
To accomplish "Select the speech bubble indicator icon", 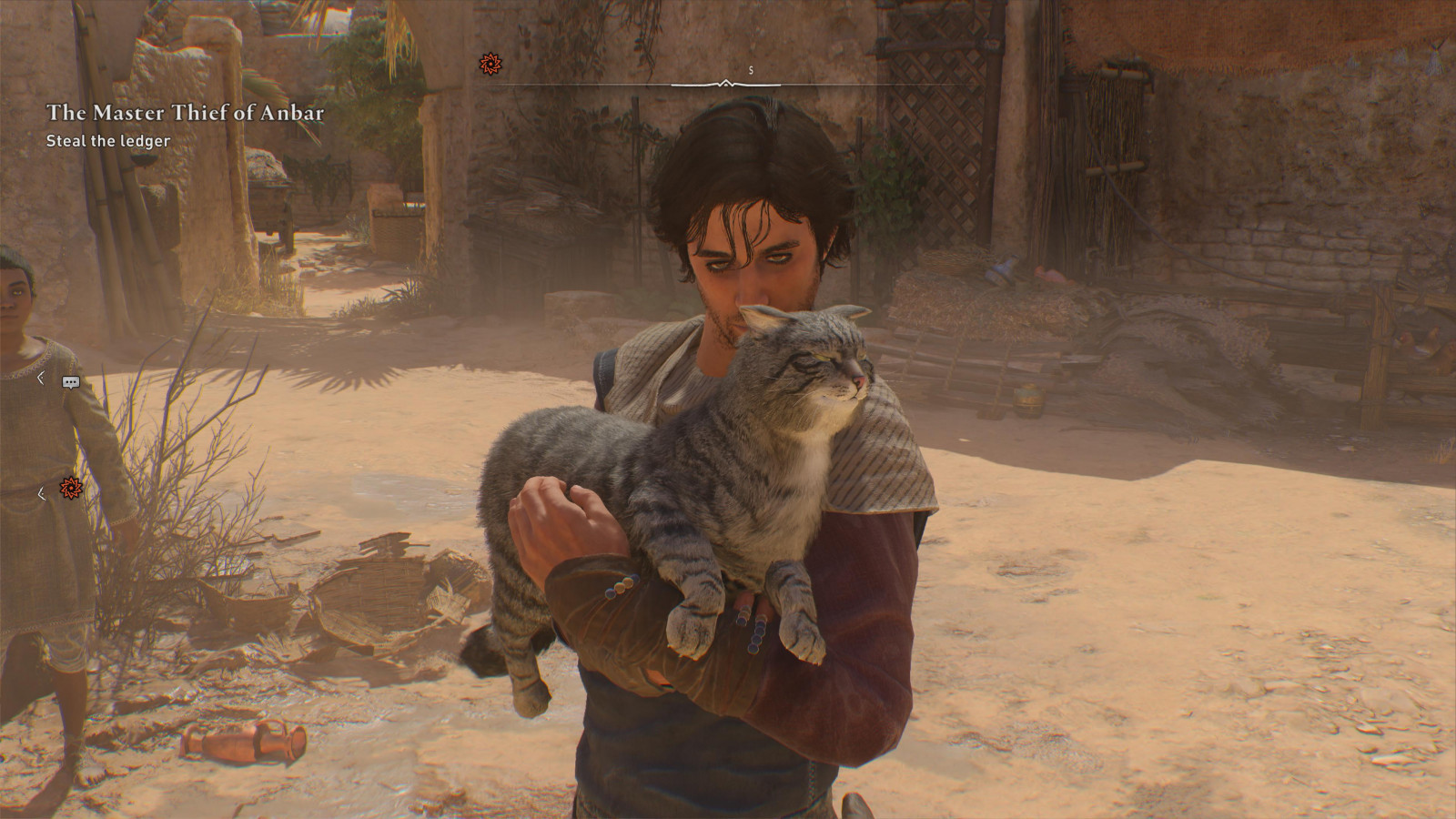I will (71, 382).
